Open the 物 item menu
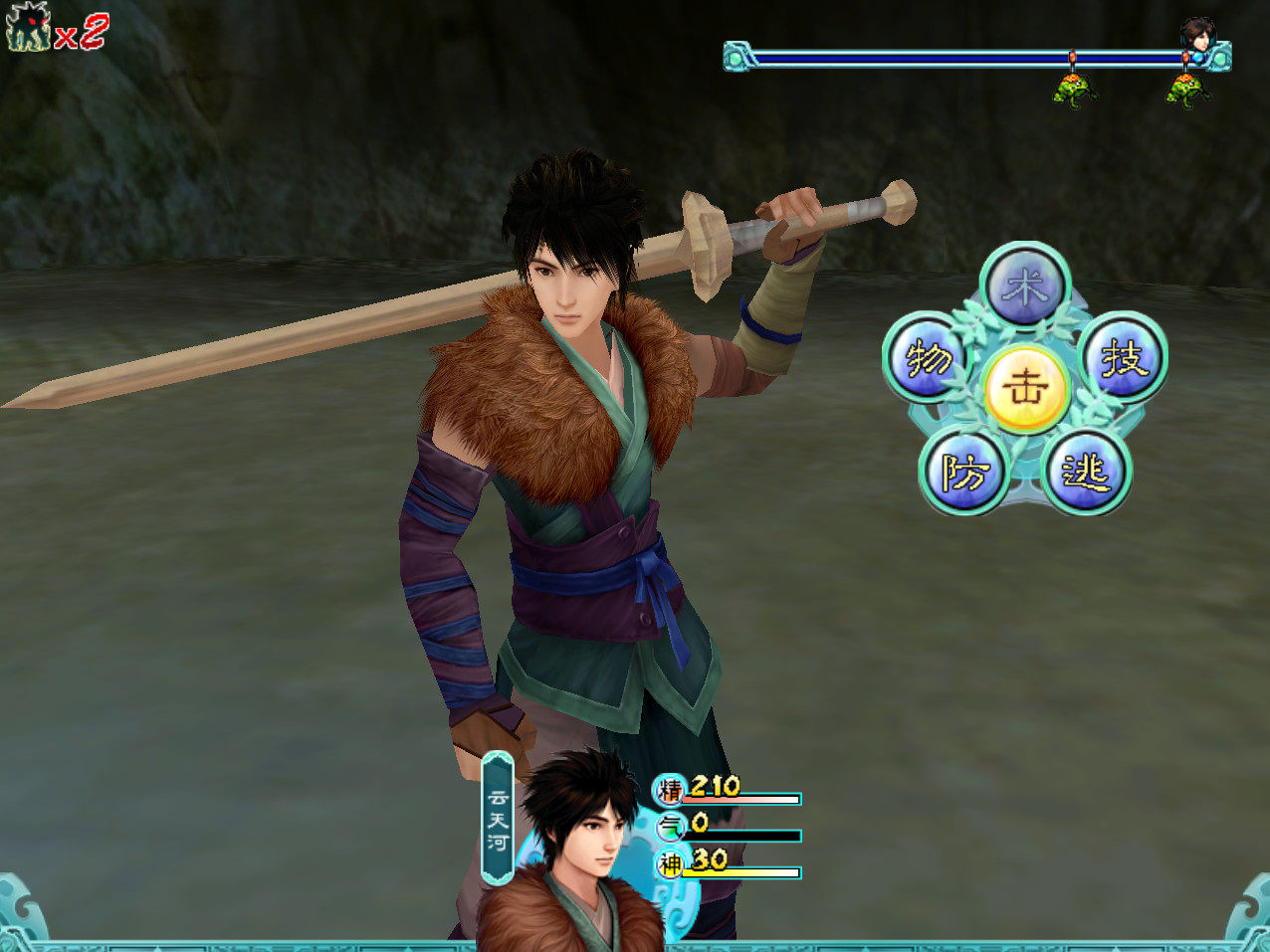Screen dimensions: 1270x952 [927, 357]
